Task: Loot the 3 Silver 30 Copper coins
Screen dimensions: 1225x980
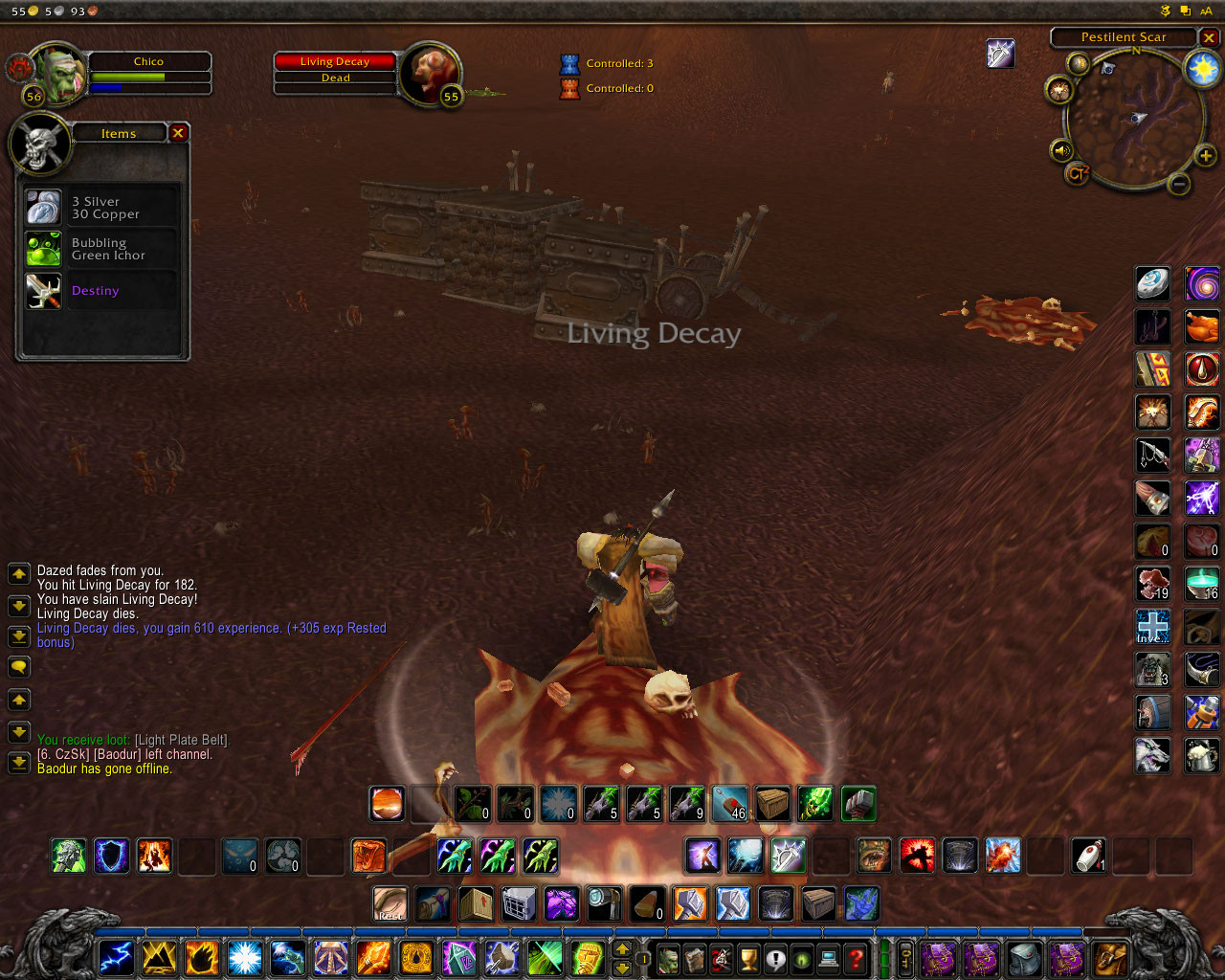Action: tap(44, 208)
